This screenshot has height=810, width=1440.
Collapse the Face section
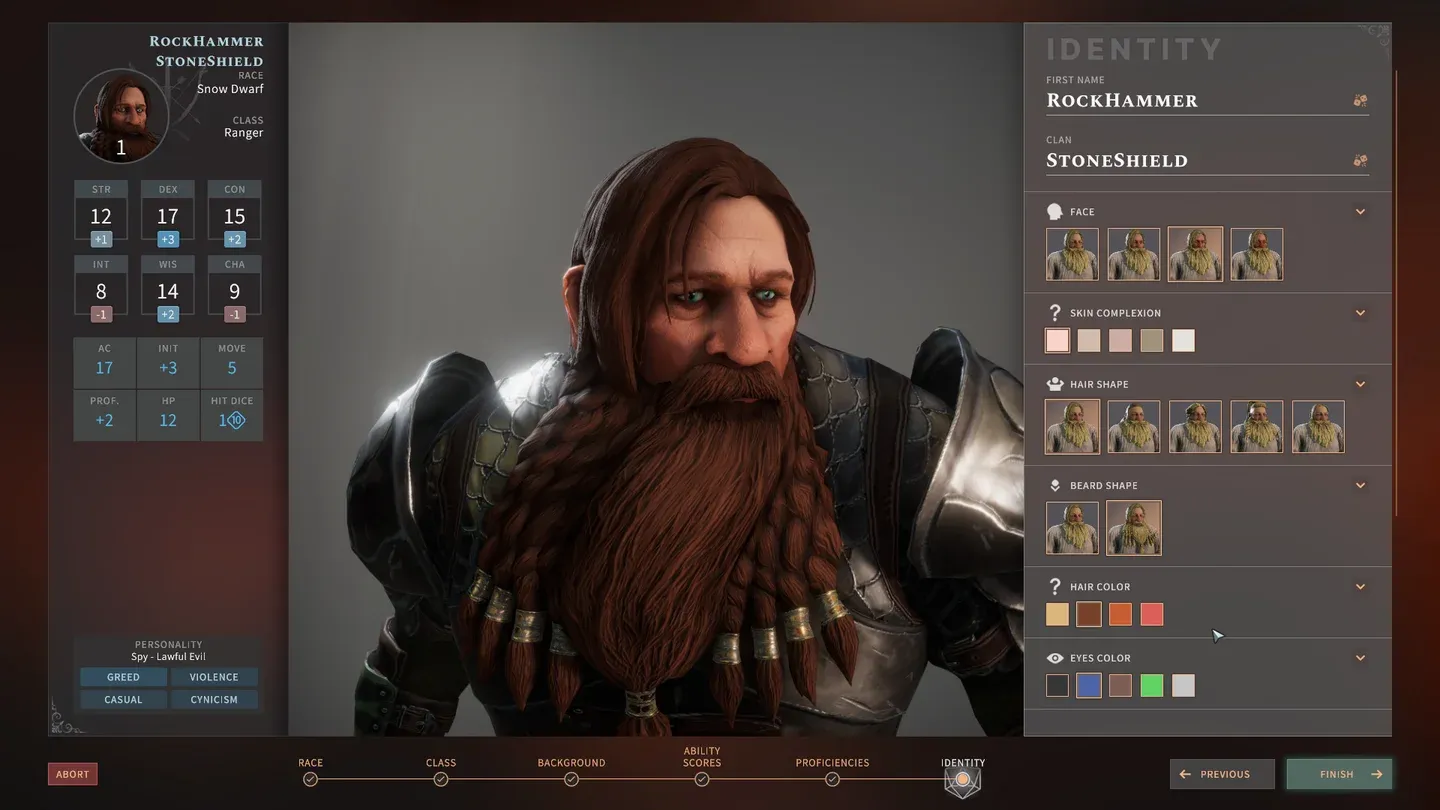[x=1360, y=212]
